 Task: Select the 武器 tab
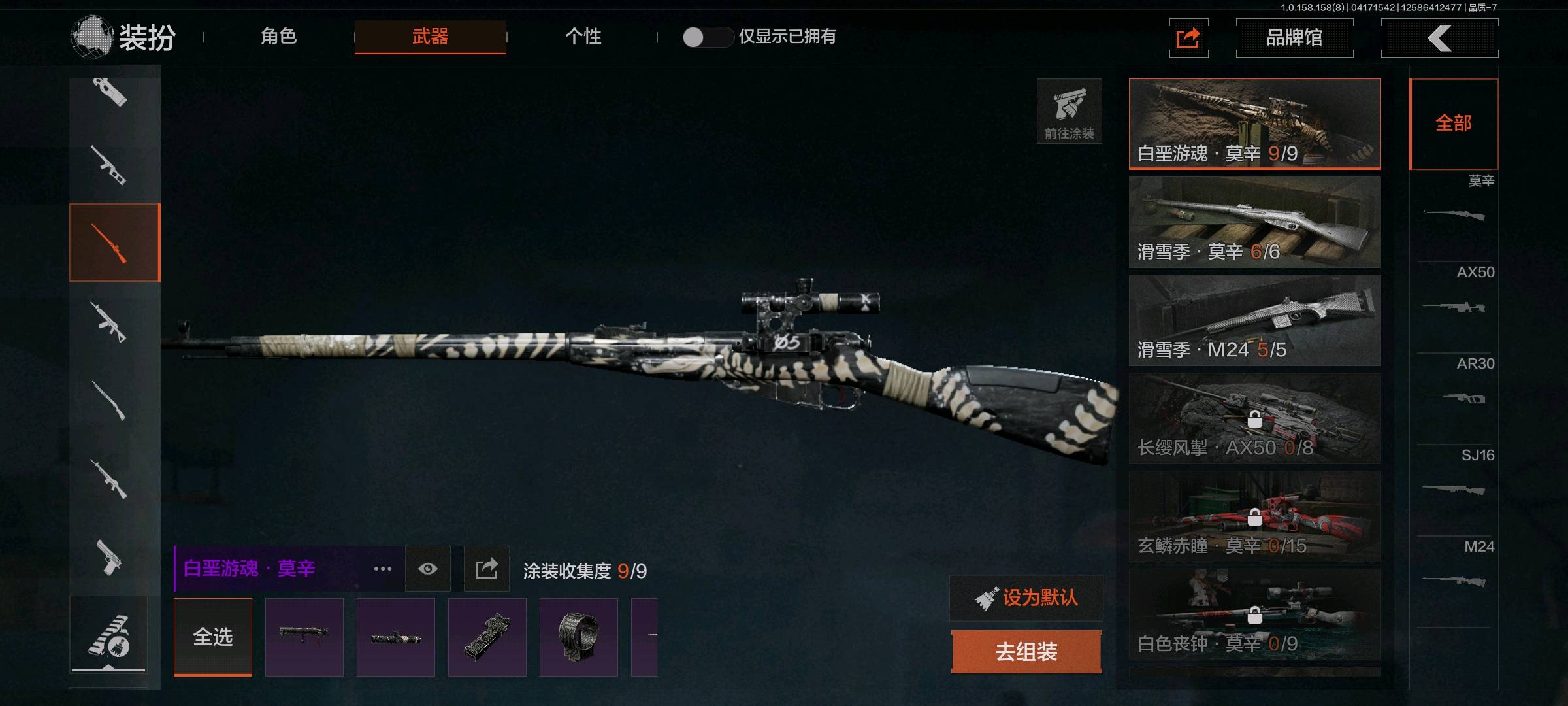tap(430, 37)
